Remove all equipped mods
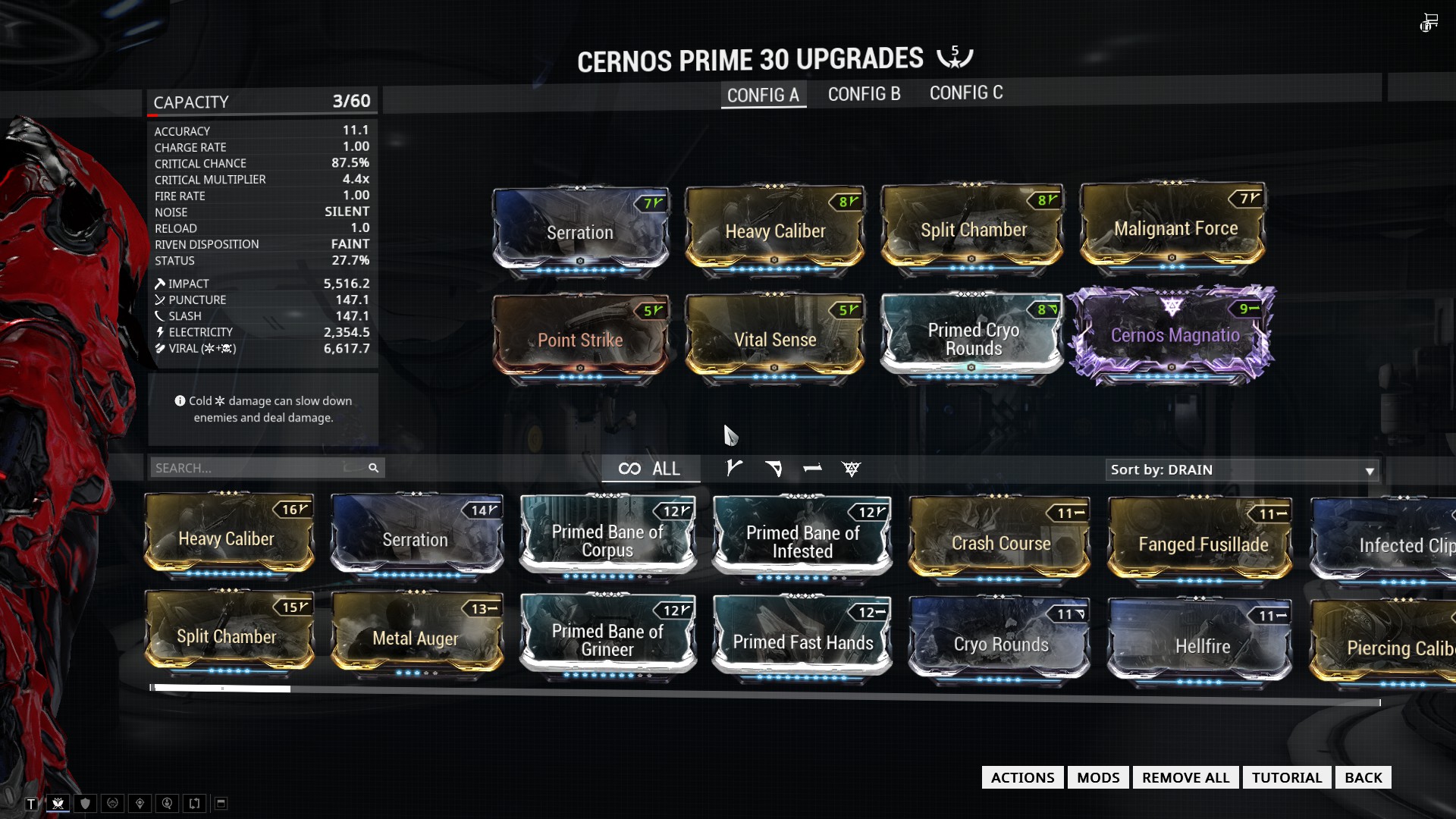Image resolution: width=1456 pixels, height=819 pixels. point(1185,777)
